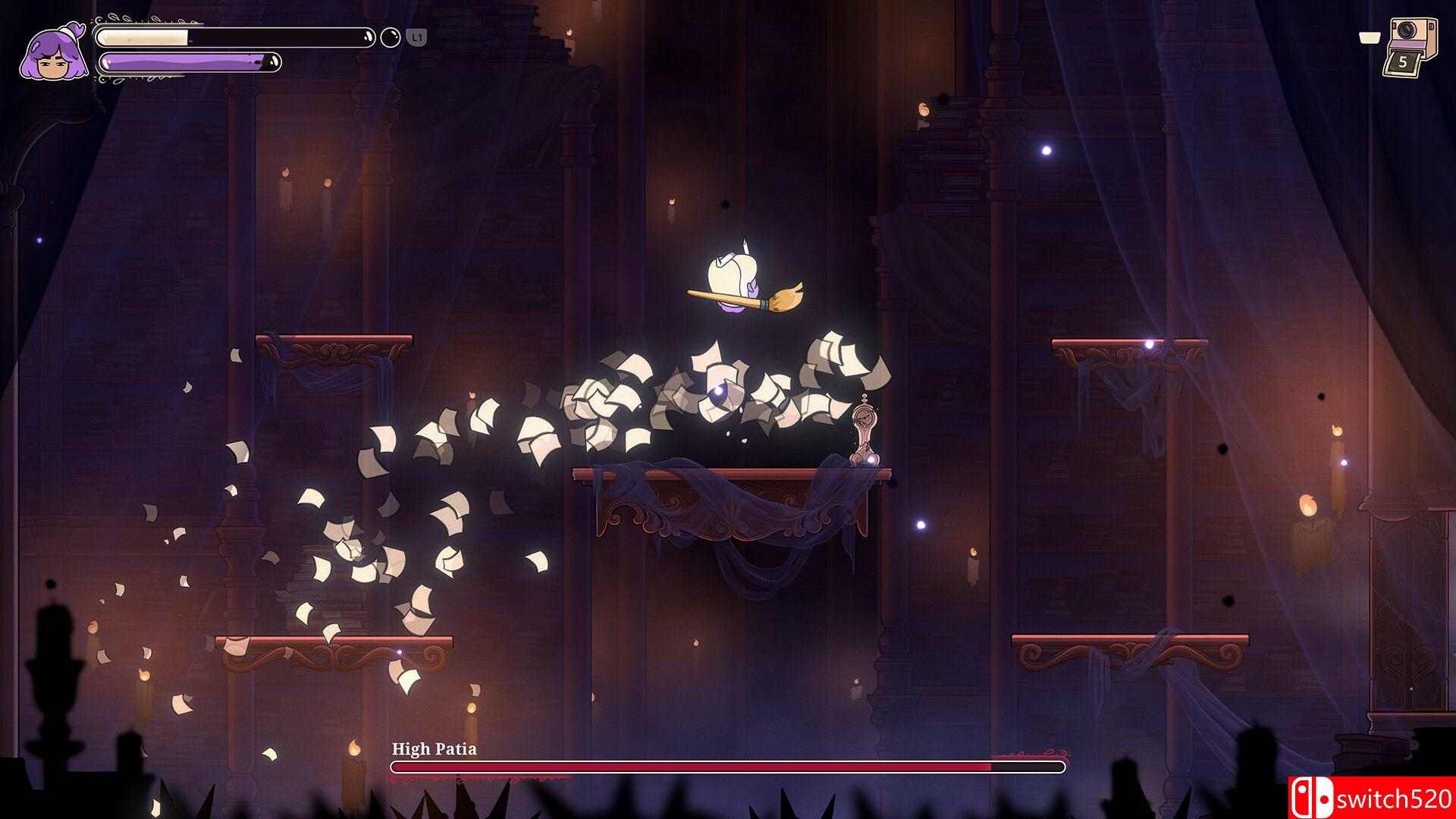The width and height of the screenshot is (1456, 819).
Task: Click the purple-haired character portrait
Action: pos(53,53)
